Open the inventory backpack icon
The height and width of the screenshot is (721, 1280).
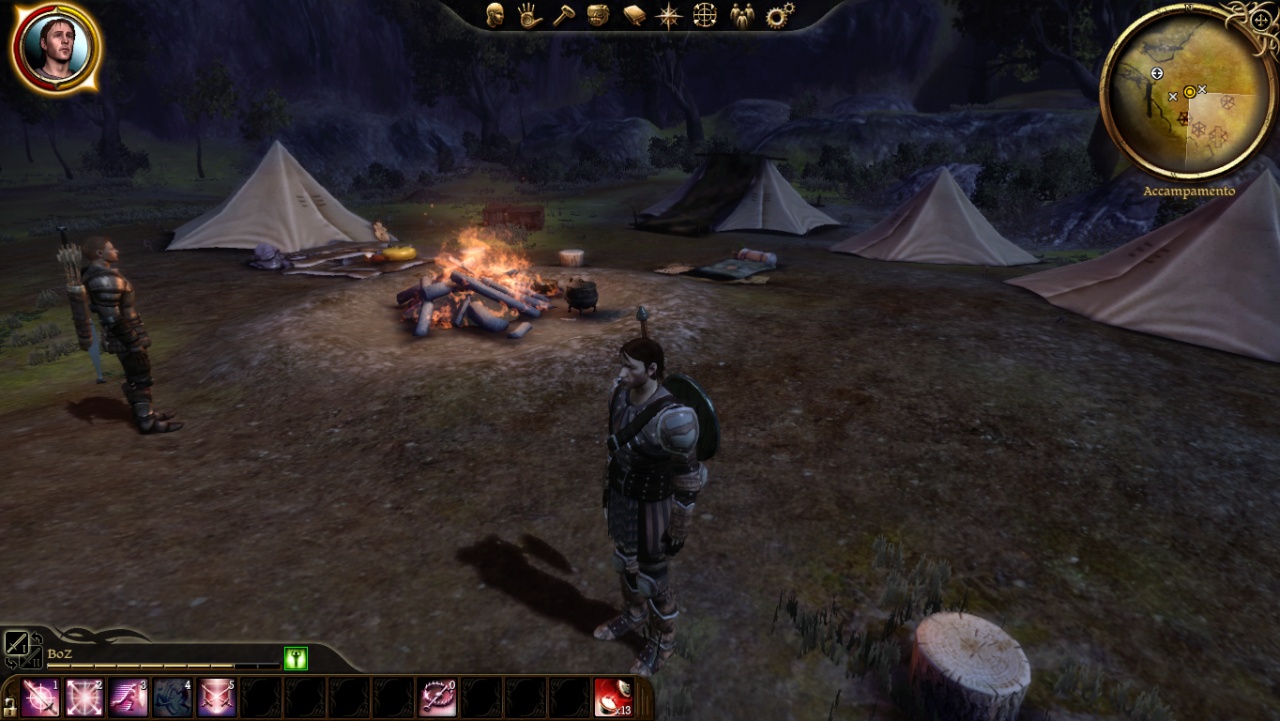[x=598, y=15]
